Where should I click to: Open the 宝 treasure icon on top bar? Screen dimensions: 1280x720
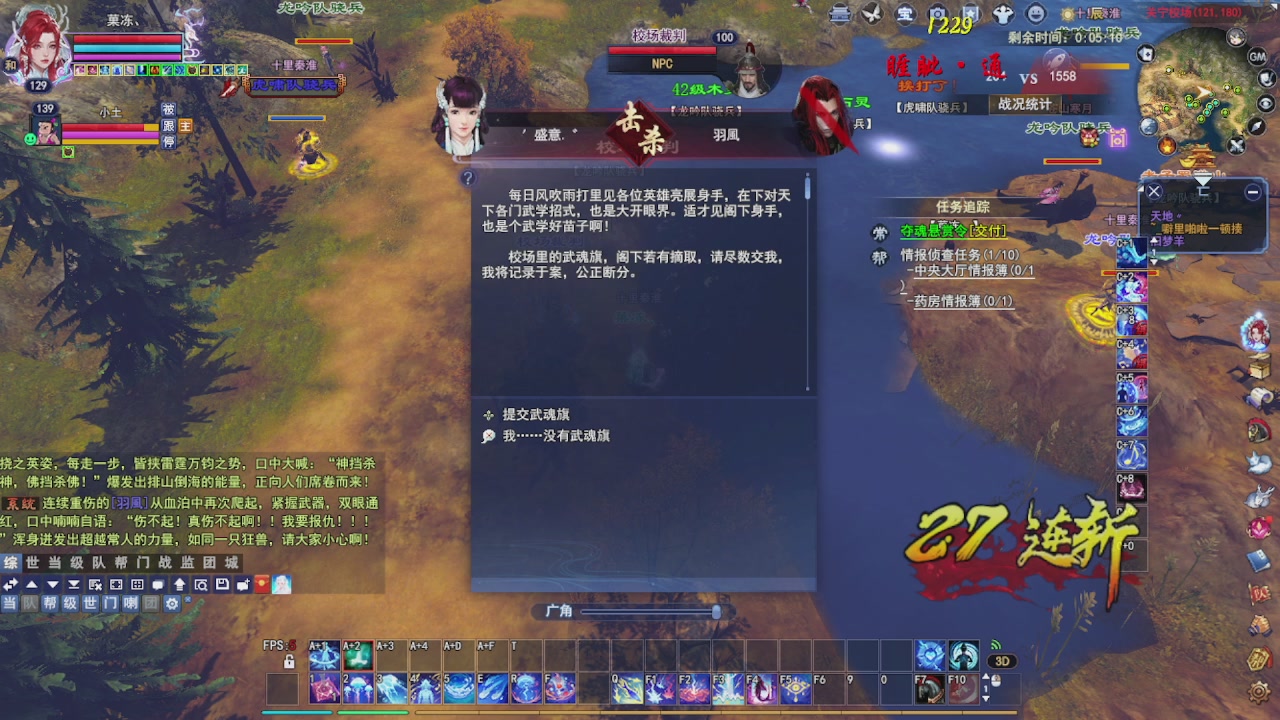[905, 13]
